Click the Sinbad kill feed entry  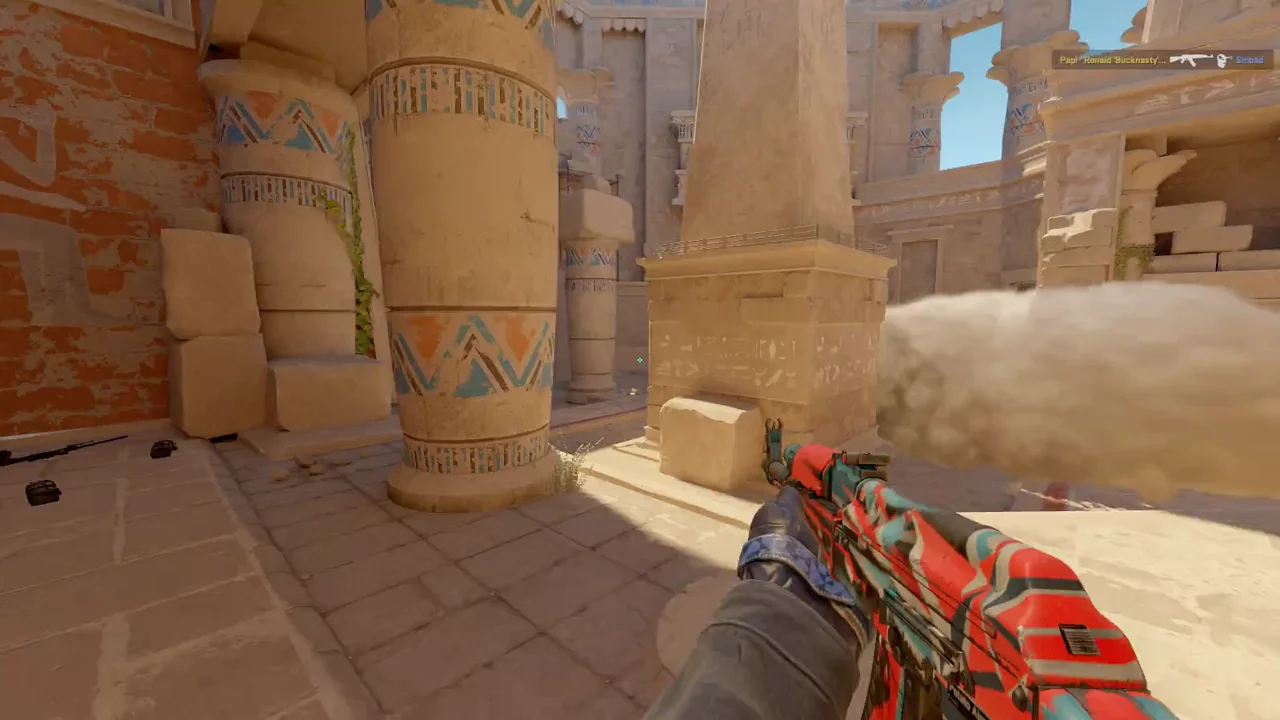click(1250, 60)
